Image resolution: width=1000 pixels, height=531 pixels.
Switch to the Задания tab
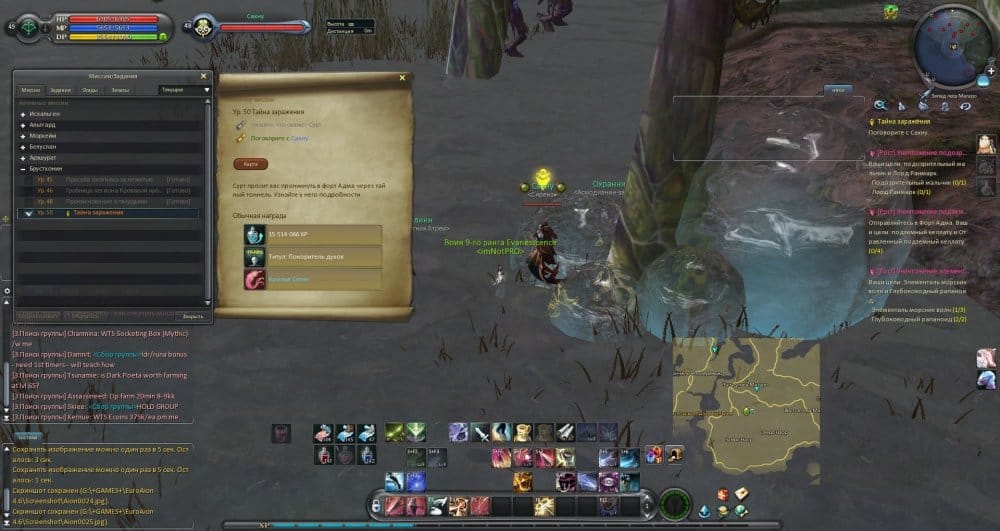click(x=60, y=90)
